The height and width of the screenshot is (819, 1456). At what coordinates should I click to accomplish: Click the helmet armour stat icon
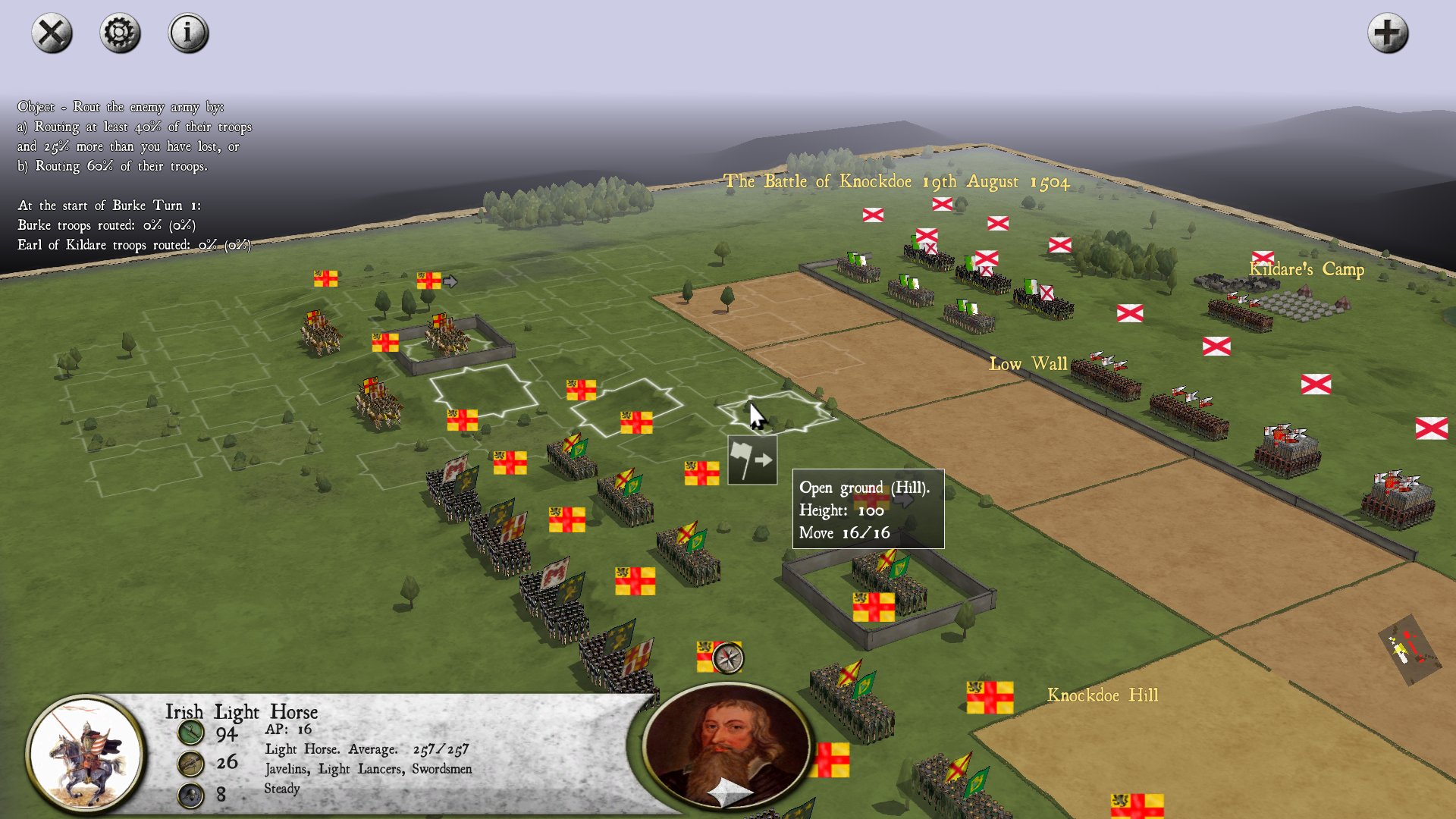coord(190,795)
